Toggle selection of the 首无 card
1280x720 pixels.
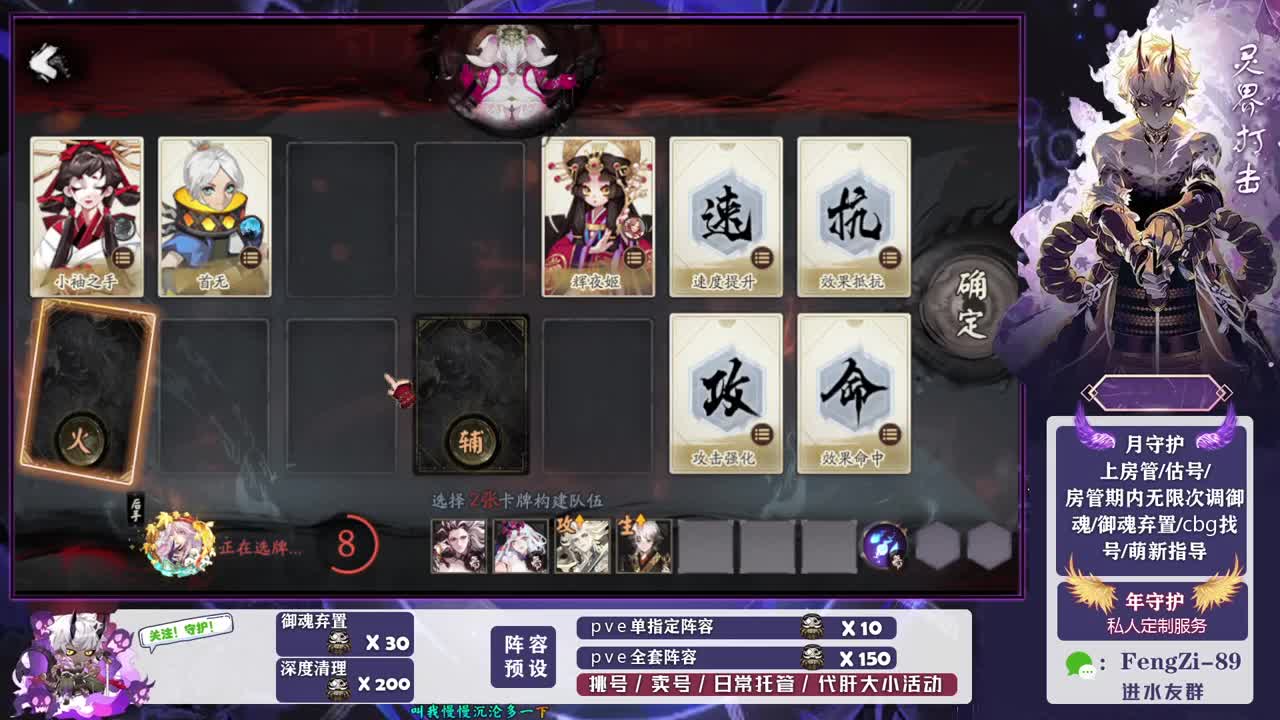[214, 215]
